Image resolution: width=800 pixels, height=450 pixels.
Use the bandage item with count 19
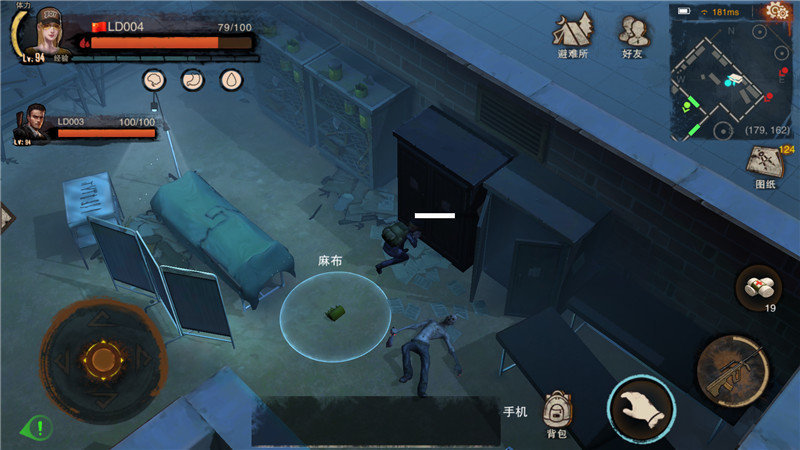(x=758, y=287)
